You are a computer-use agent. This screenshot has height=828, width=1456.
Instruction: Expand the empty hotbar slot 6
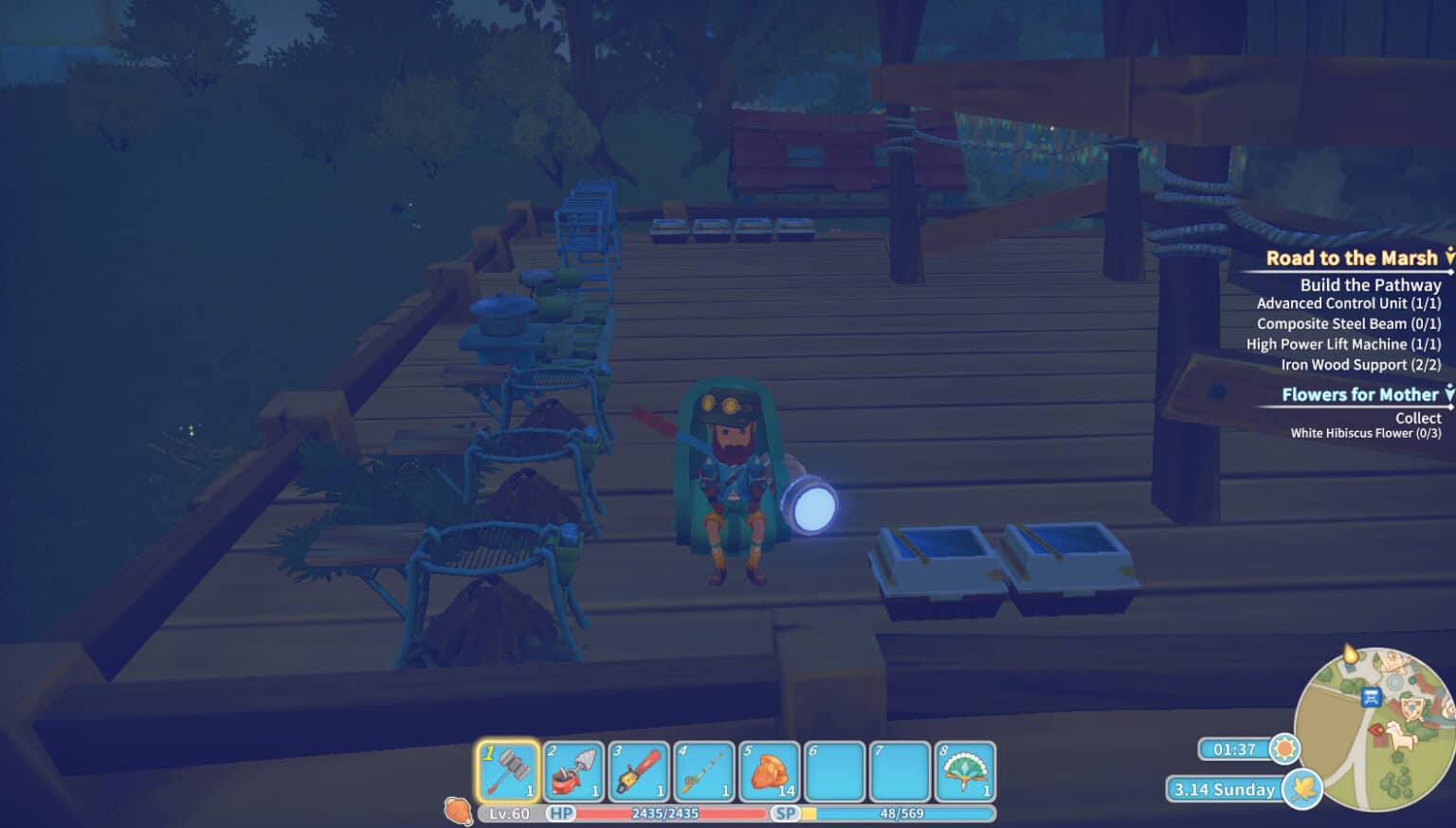point(836,769)
